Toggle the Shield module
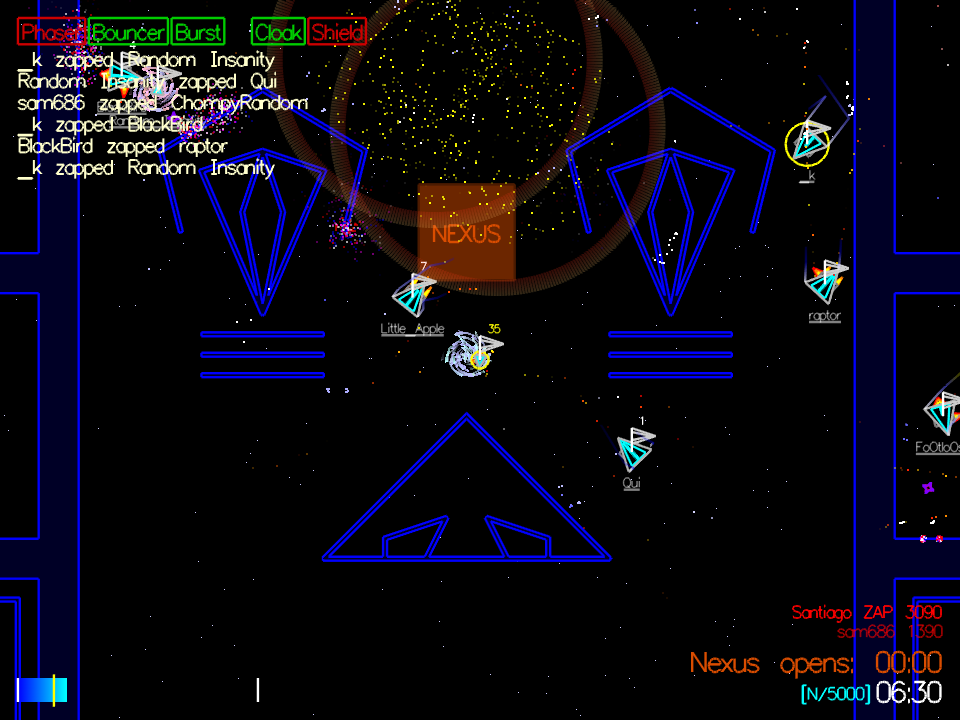 [x=337, y=32]
